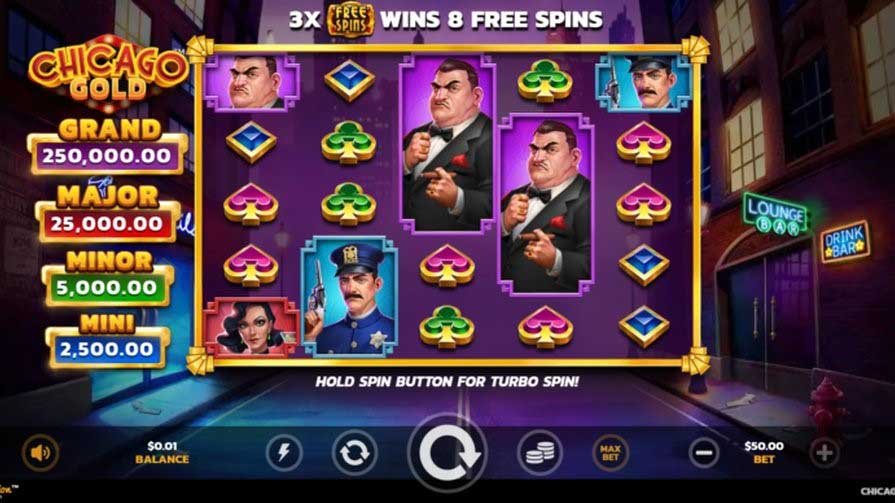Set the wager with Max Bet

tap(610, 453)
